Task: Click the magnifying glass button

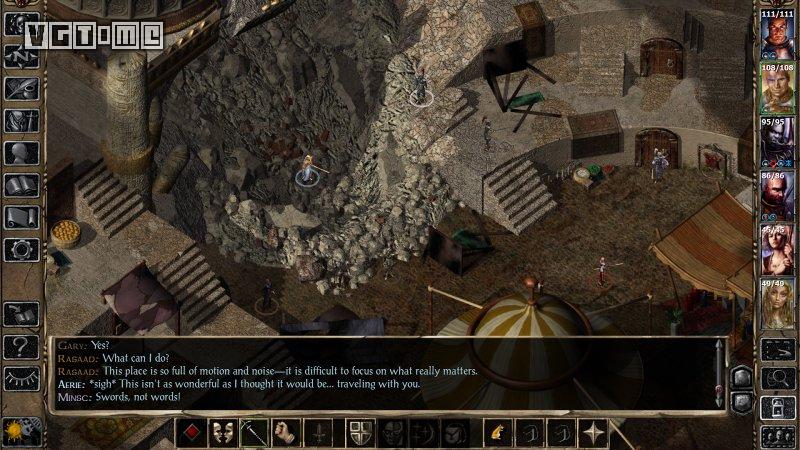Action: pyautogui.click(x=778, y=377)
